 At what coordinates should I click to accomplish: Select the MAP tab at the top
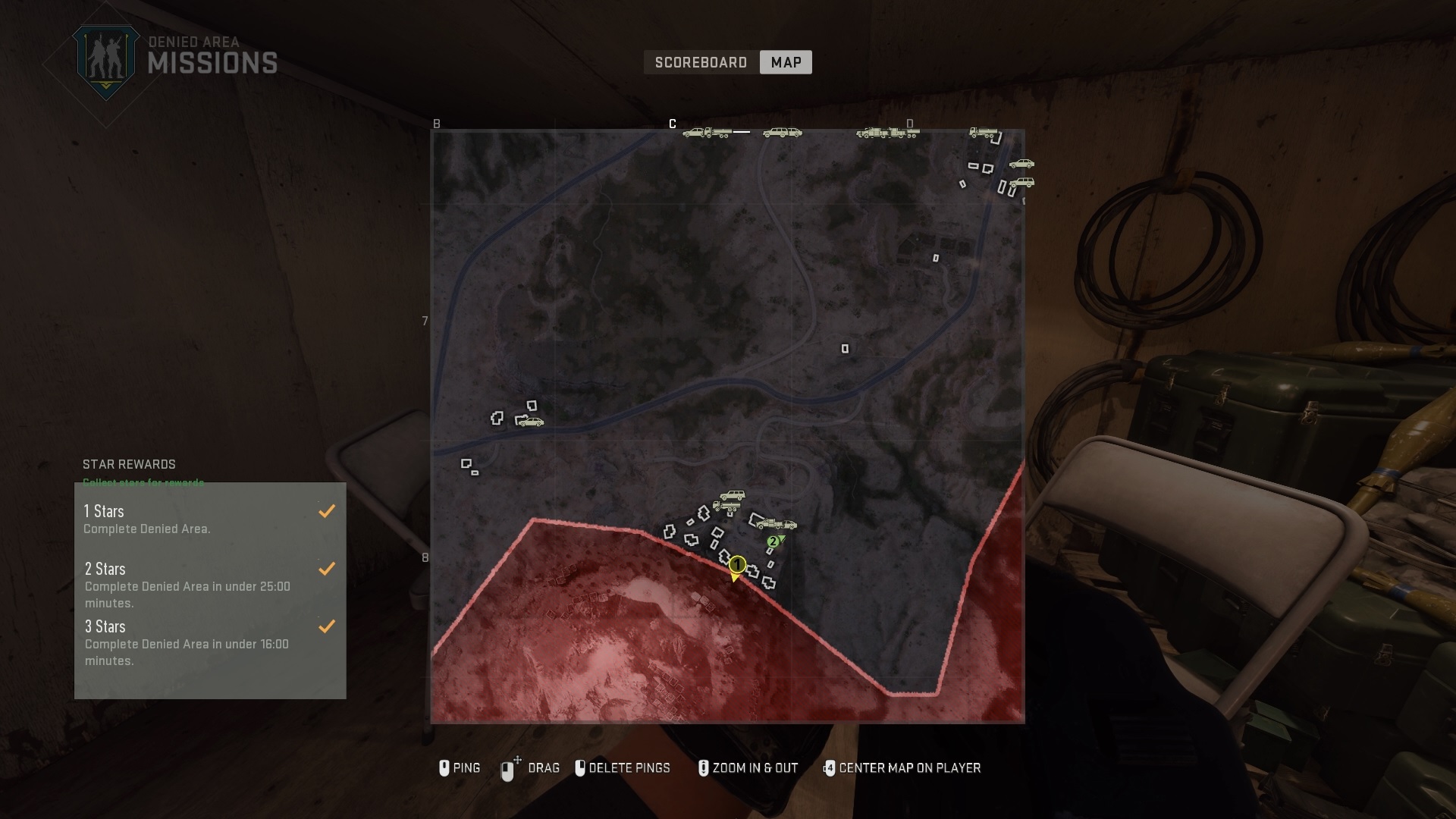[x=785, y=62]
